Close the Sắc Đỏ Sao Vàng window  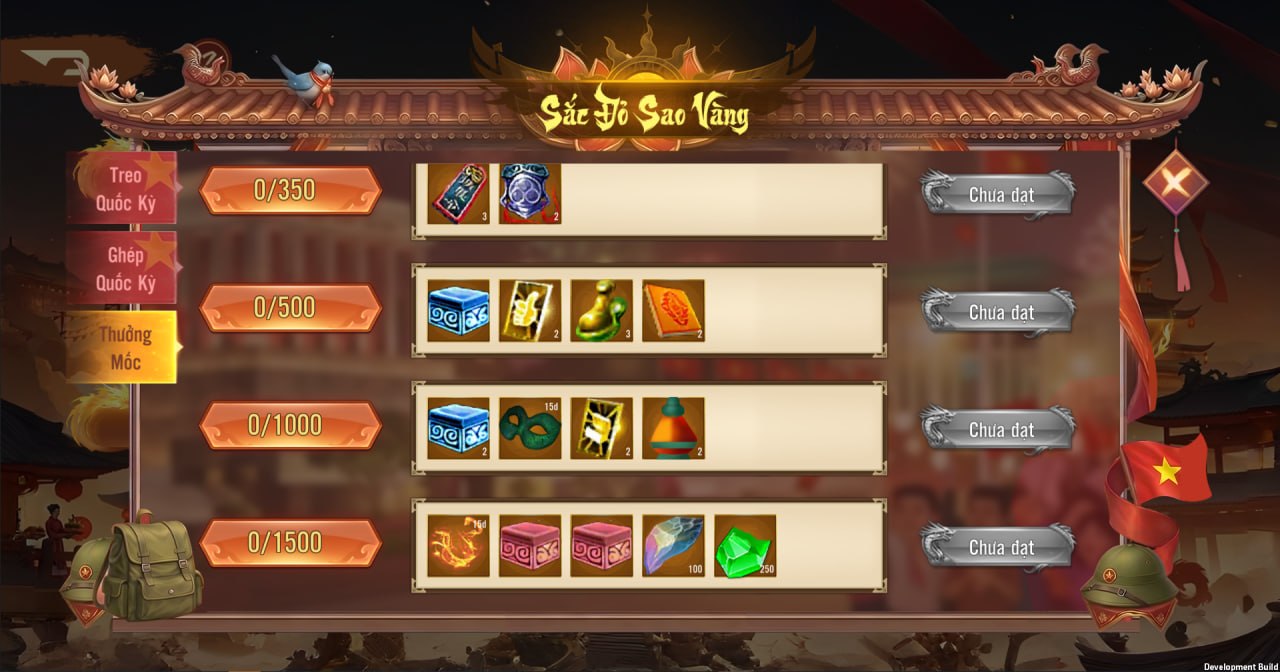coord(1175,182)
